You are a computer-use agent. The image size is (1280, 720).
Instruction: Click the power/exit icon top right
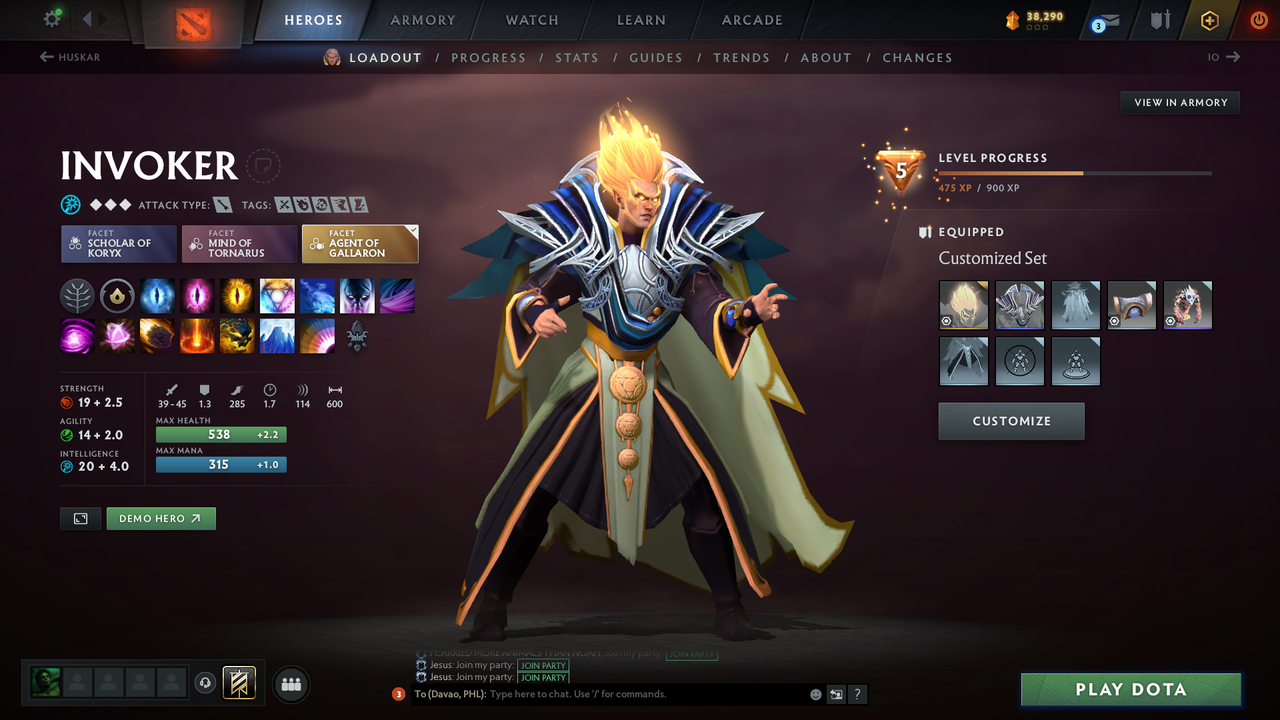pos(1258,19)
